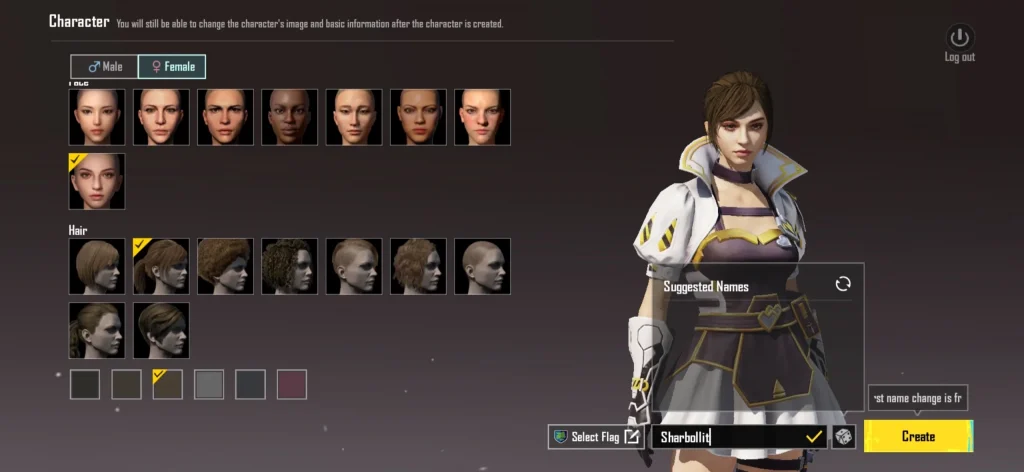
Task: Choose the dark-skinned face thumbnail
Action: point(290,117)
